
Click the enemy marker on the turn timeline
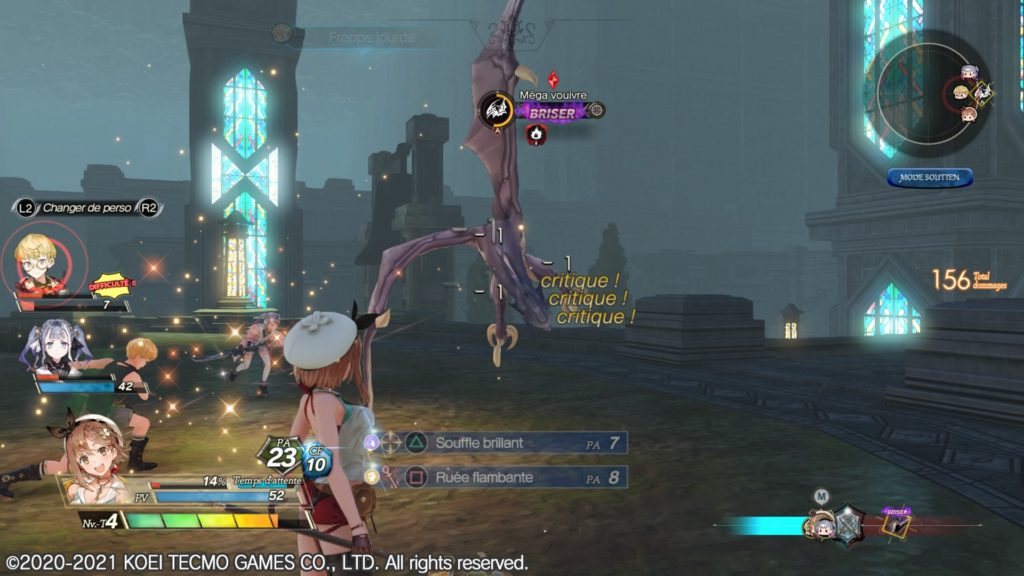coord(896,522)
